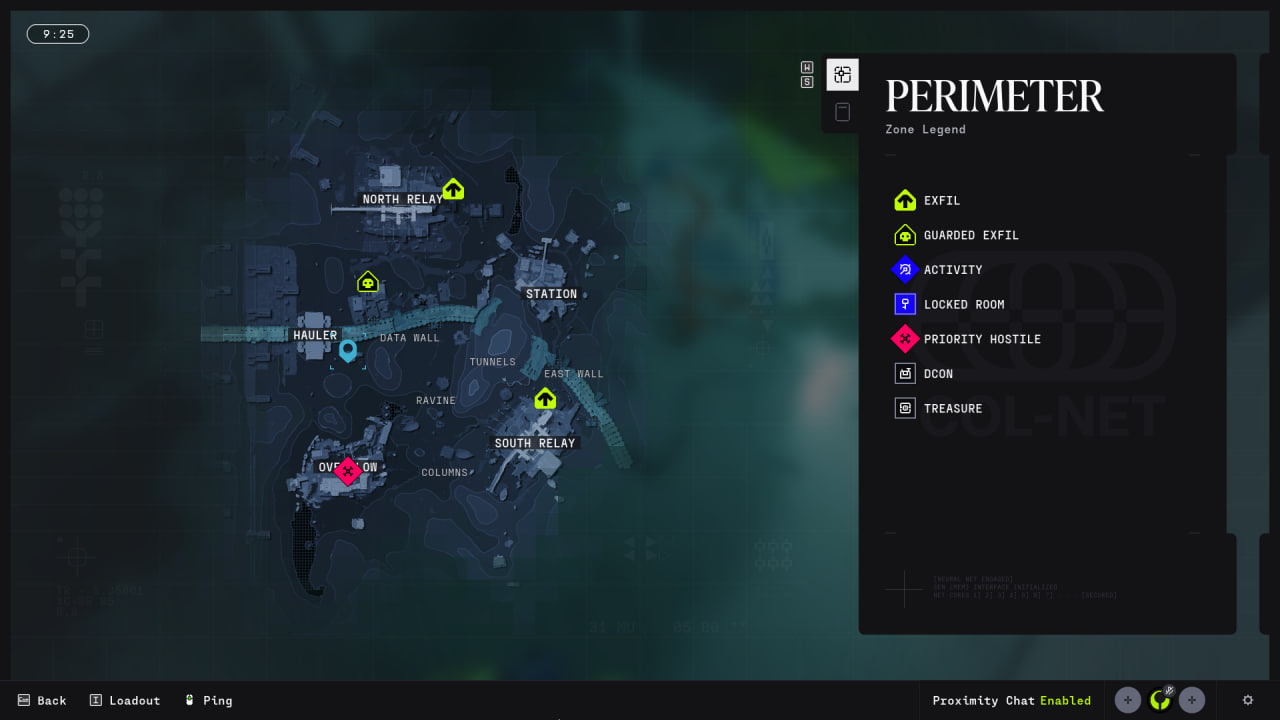
Task: Click the exfil marker beside North Relay
Action: click(453, 188)
